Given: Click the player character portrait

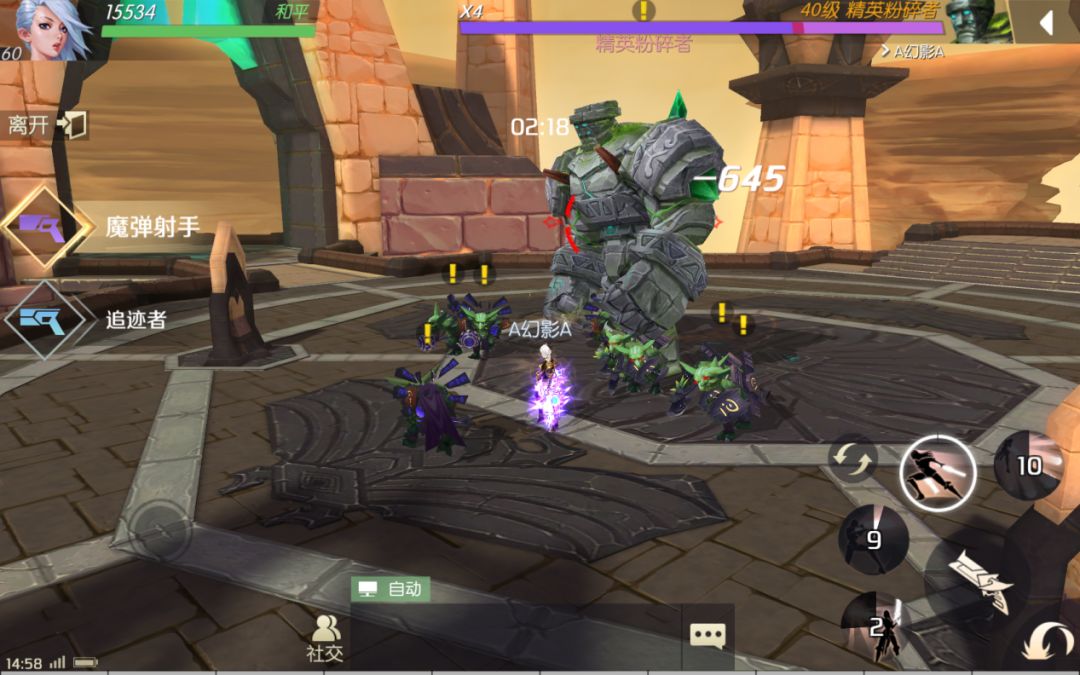Looking at the screenshot, I should tap(48, 30).
